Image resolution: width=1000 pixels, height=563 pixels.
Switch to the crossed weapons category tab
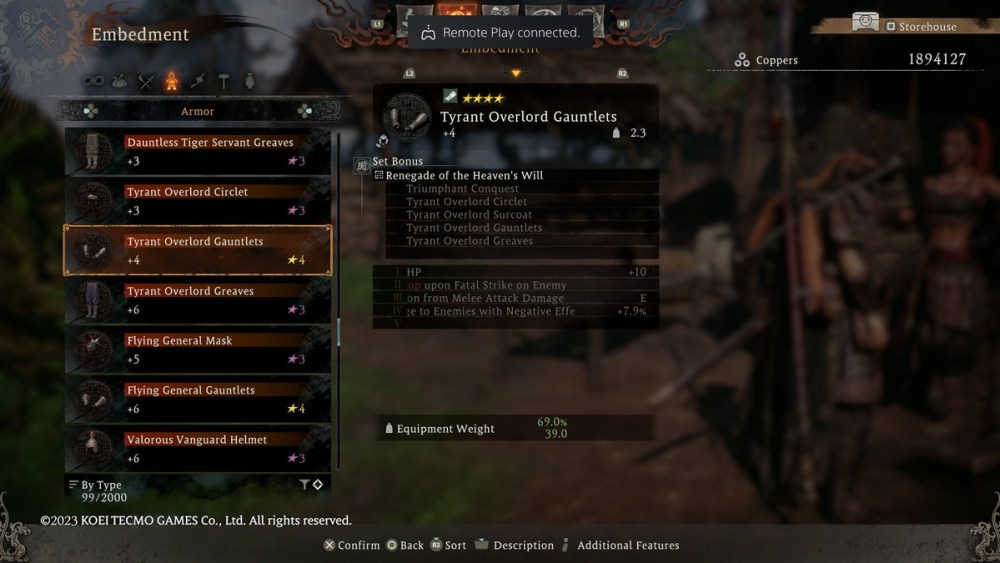[146, 82]
